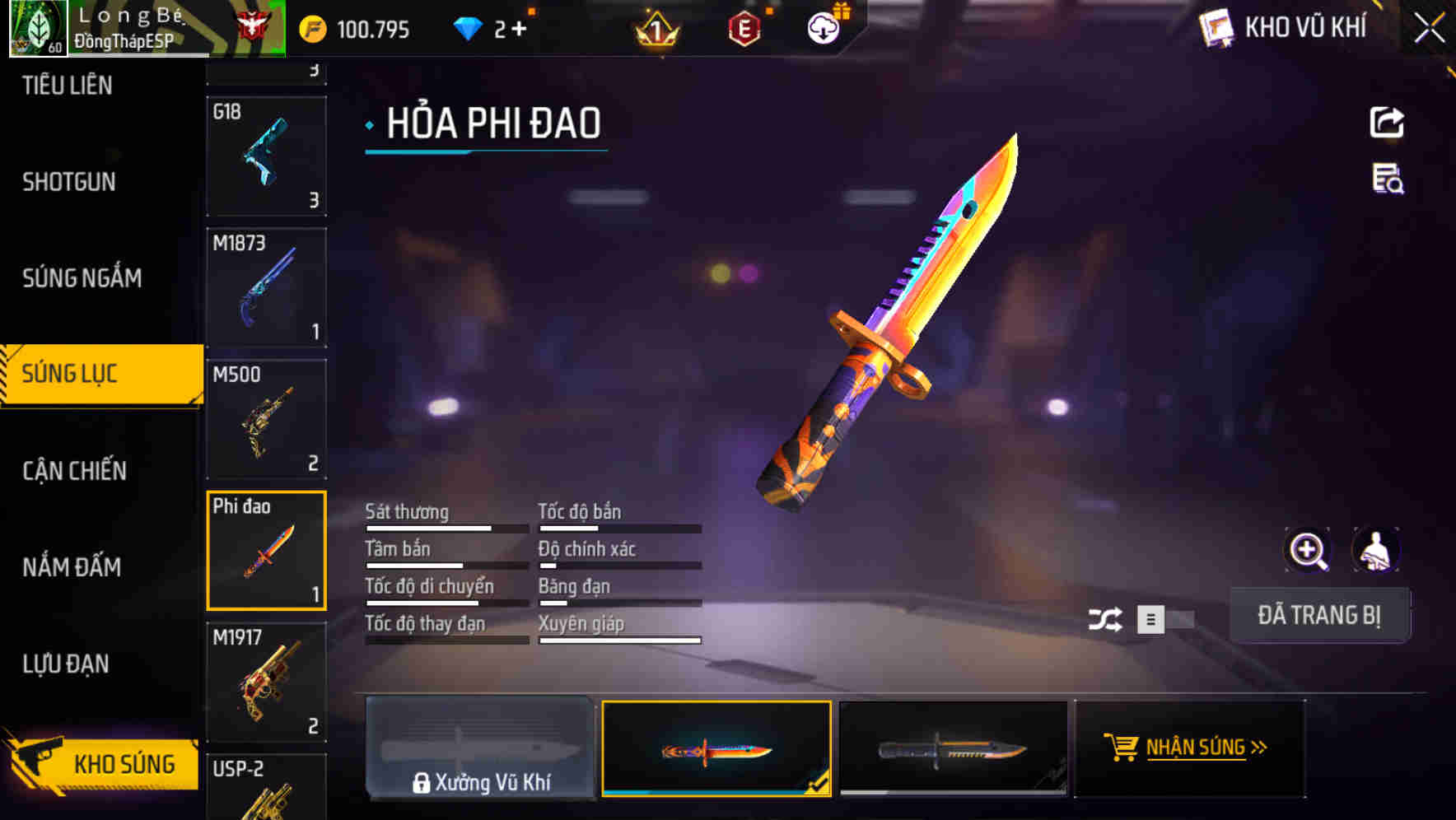Open the SHOTGUN weapon category
The width and height of the screenshot is (1456, 820).
point(68,181)
